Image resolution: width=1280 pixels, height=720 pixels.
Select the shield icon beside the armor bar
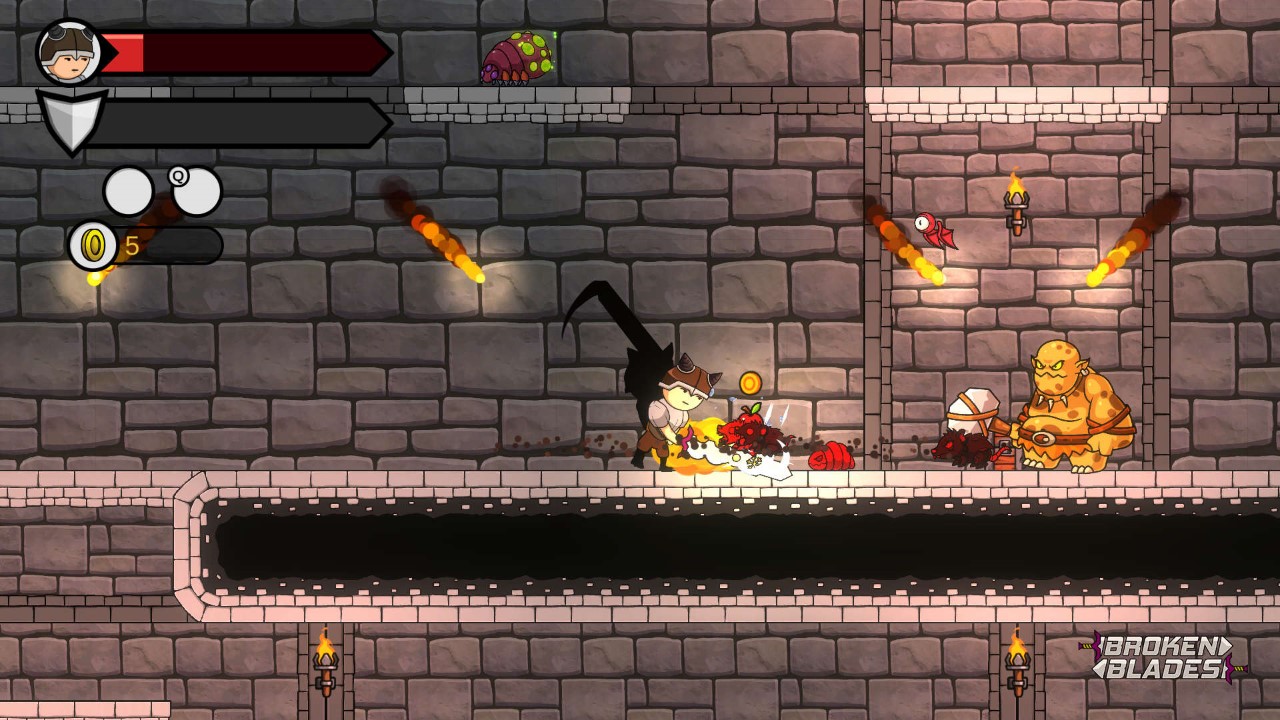(x=70, y=120)
